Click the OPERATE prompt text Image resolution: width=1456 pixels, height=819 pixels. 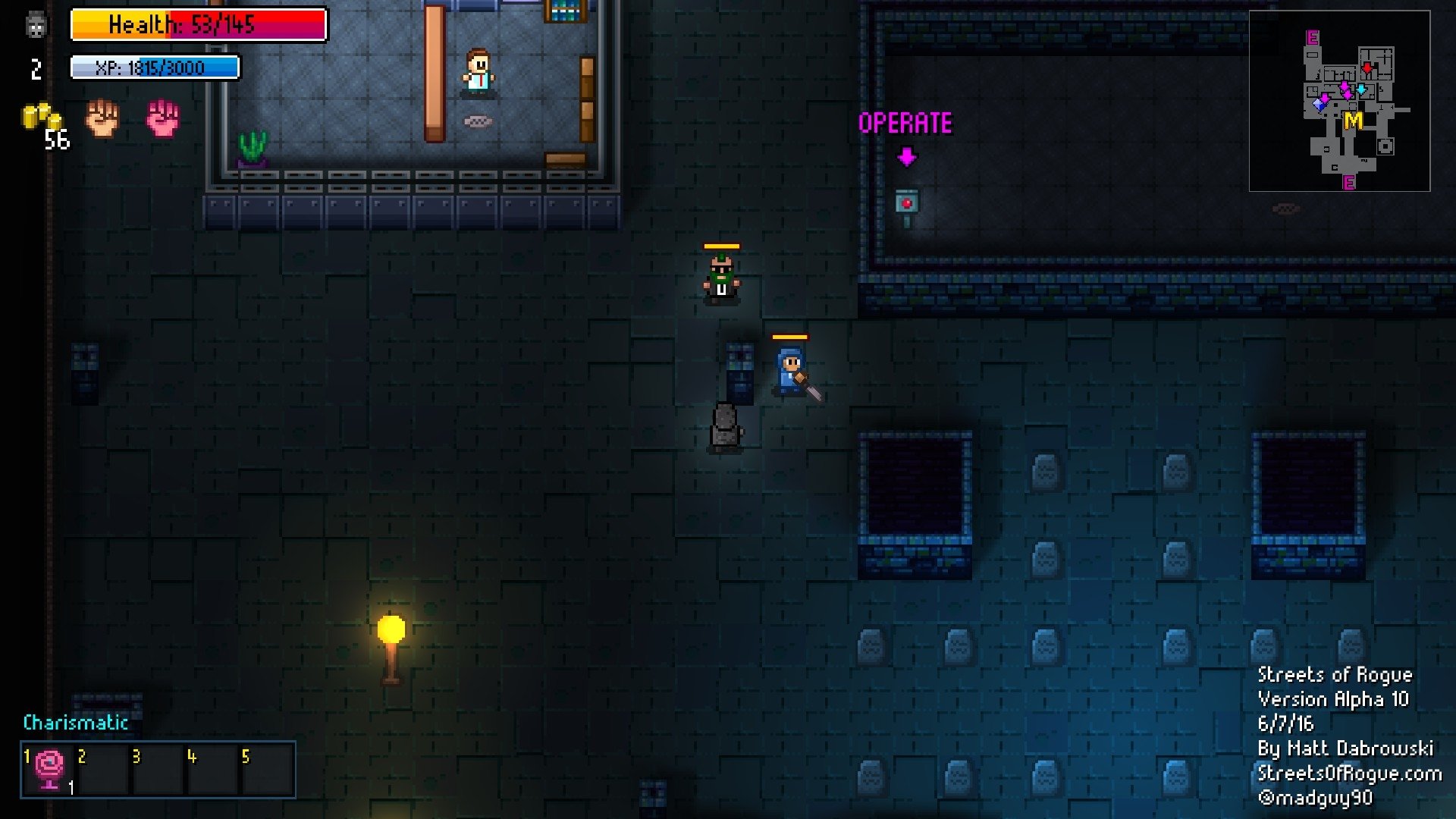point(907,121)
